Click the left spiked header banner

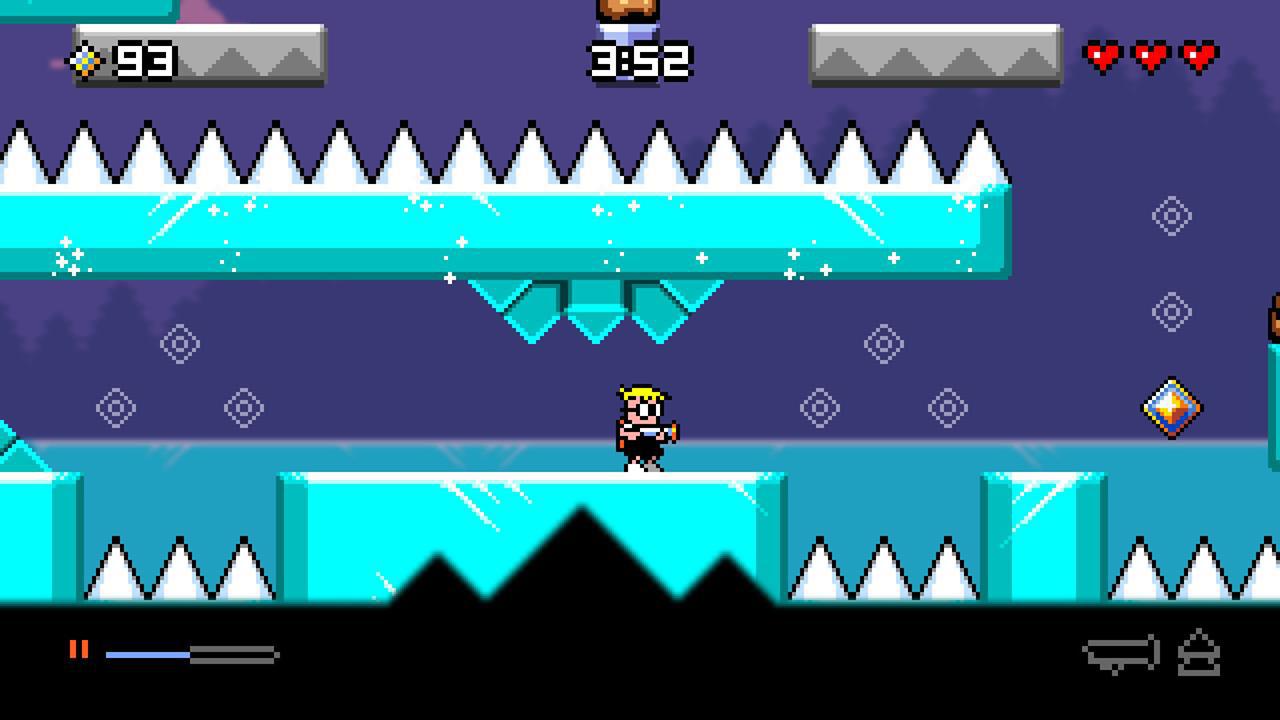coord(250,55)
